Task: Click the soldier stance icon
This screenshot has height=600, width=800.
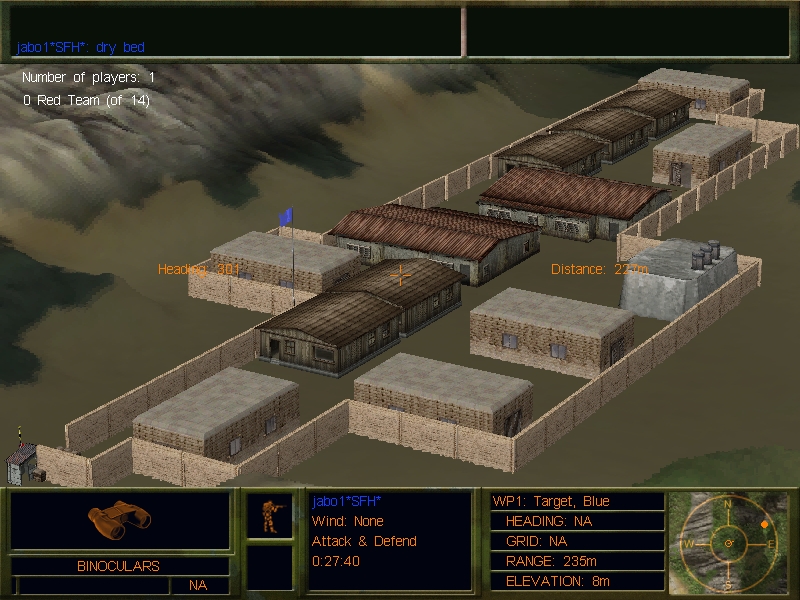Action: click(269, 516)
